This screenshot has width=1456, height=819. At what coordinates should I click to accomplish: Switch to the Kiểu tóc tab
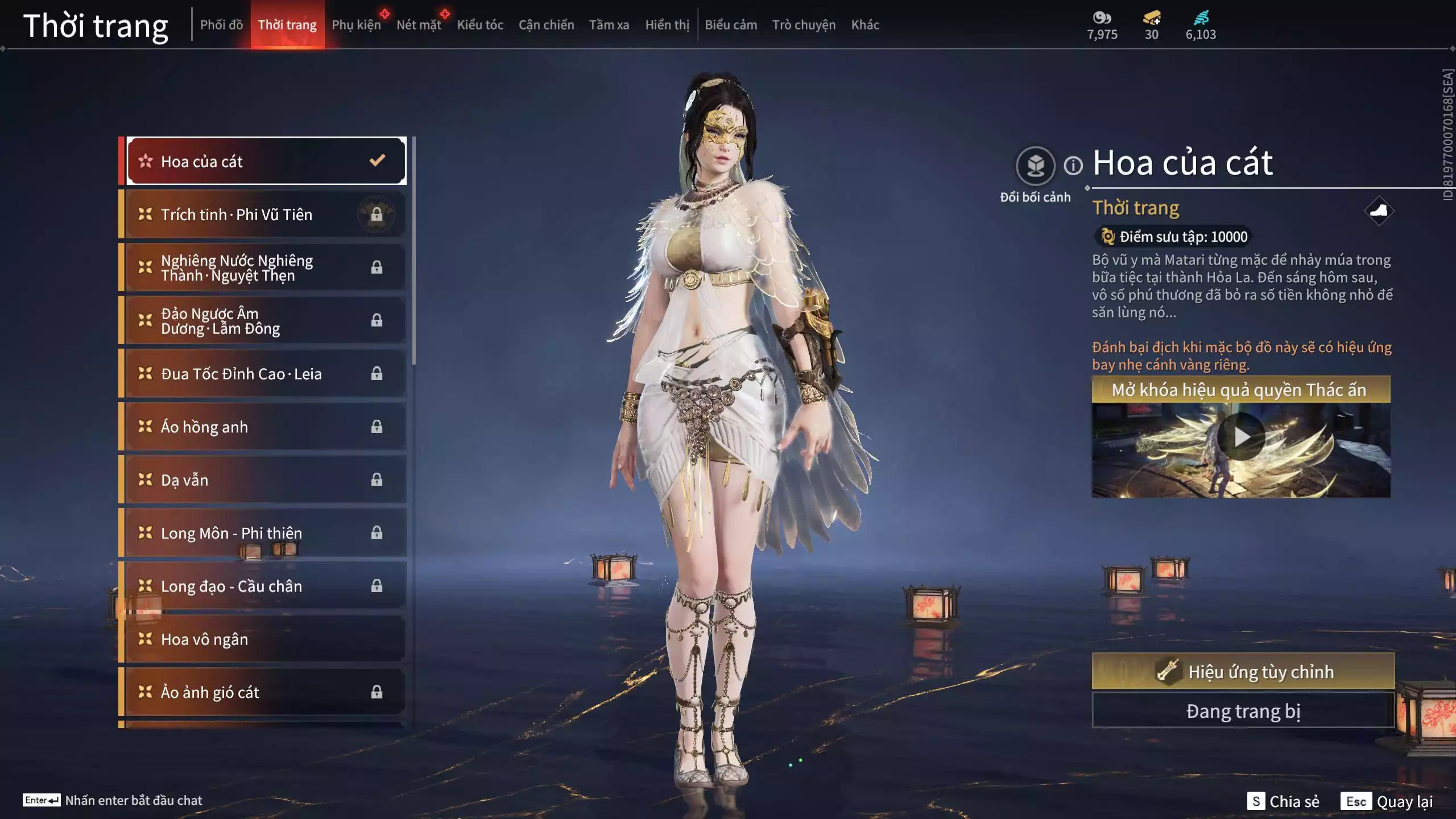pos(480,24)
